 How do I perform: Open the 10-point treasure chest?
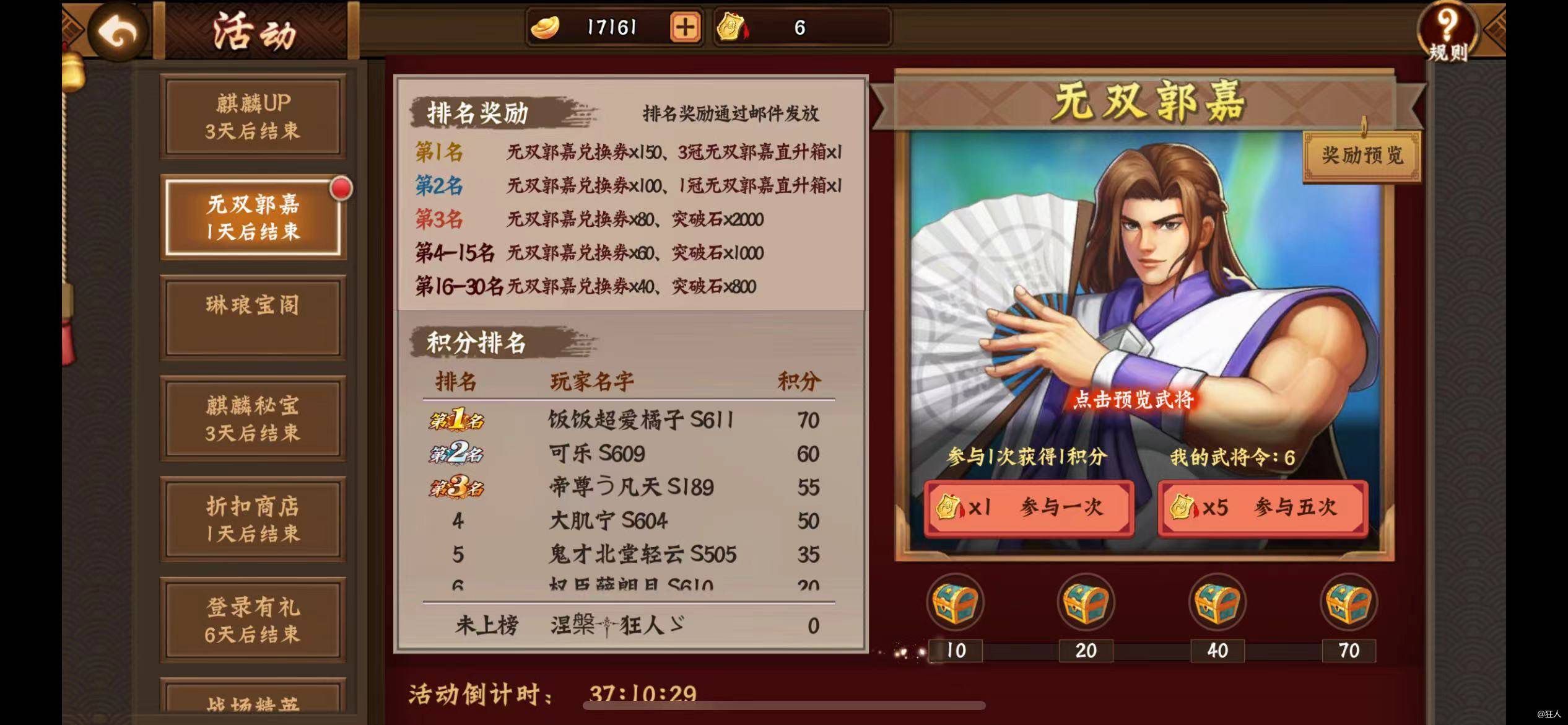957,603
